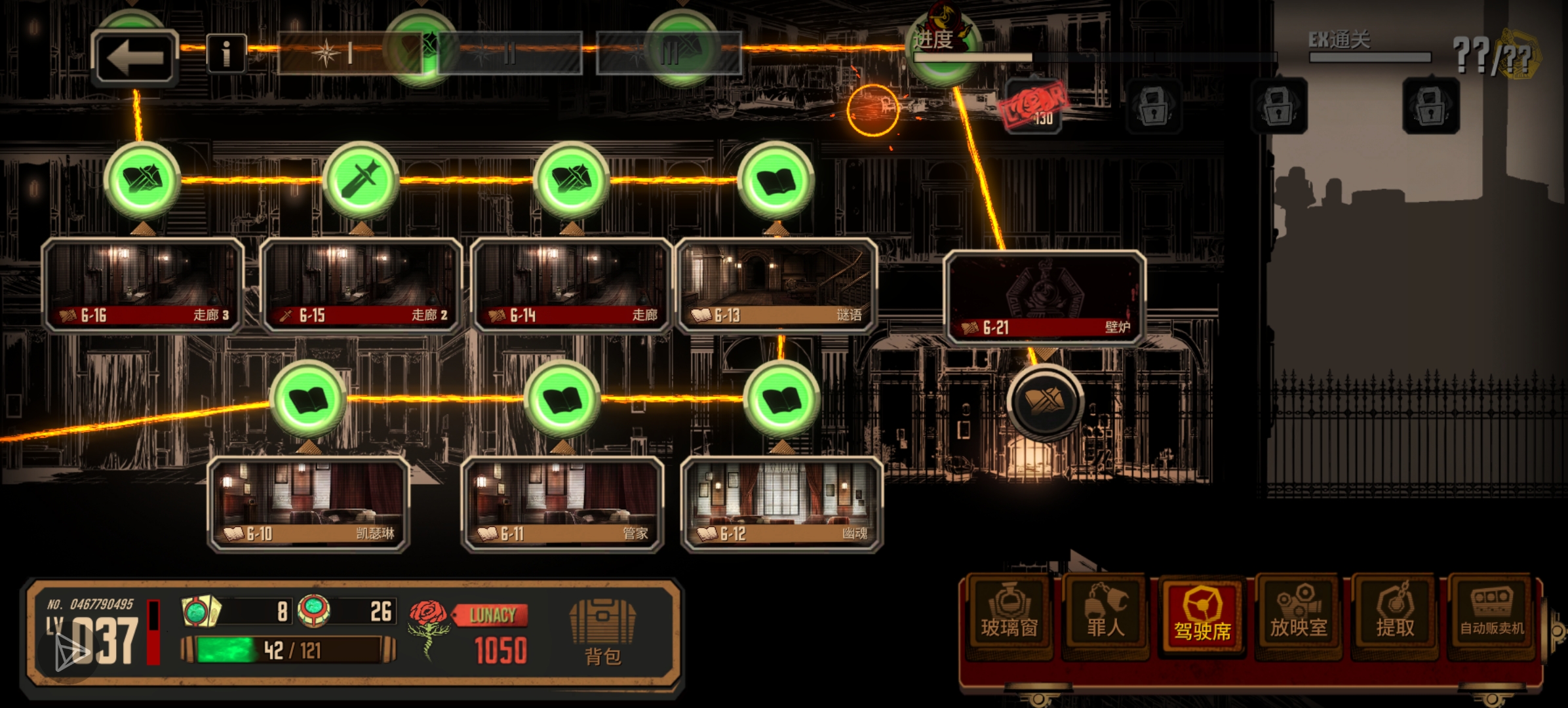The width and height of the screenshot is (1568, 708).
Task: Go back with the arrow button
Action: tap(134, 57)
